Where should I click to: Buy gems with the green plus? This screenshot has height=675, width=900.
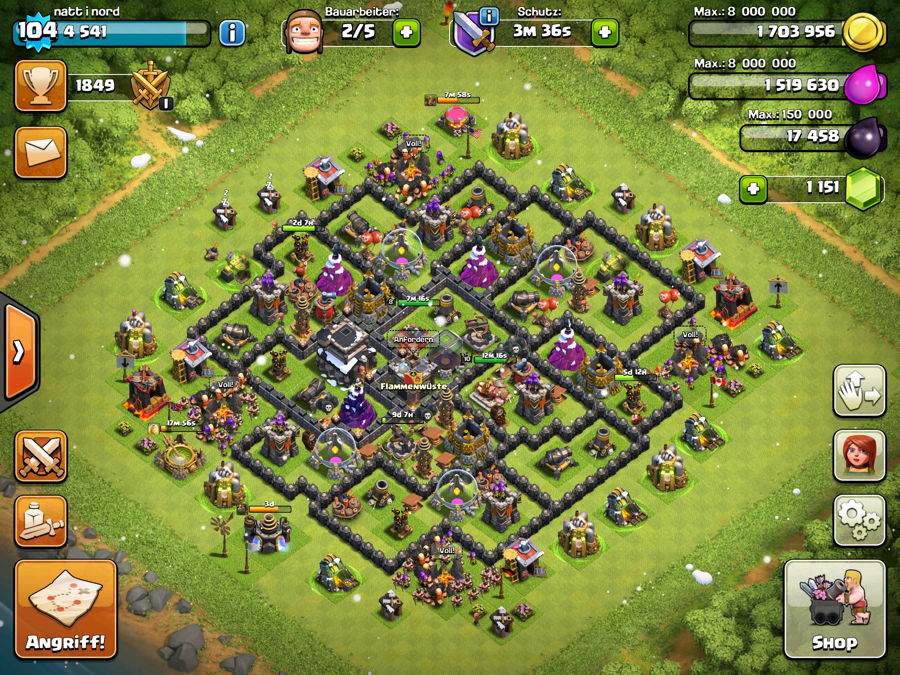click(753, 187)
